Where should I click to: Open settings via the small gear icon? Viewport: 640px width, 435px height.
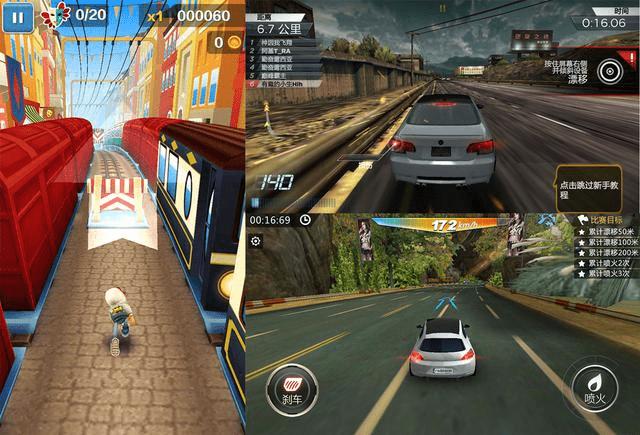pyautogui.click(x=256, y=241)
